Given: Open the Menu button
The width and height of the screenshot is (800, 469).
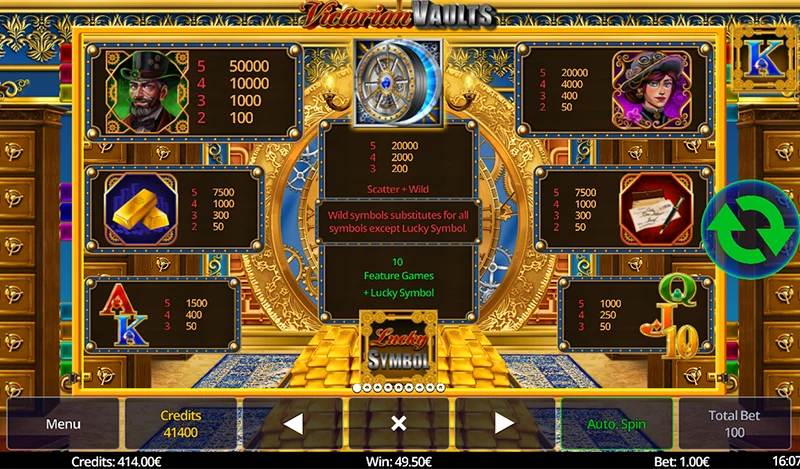Looking at the screenshot, I should [x=62, y=424].
